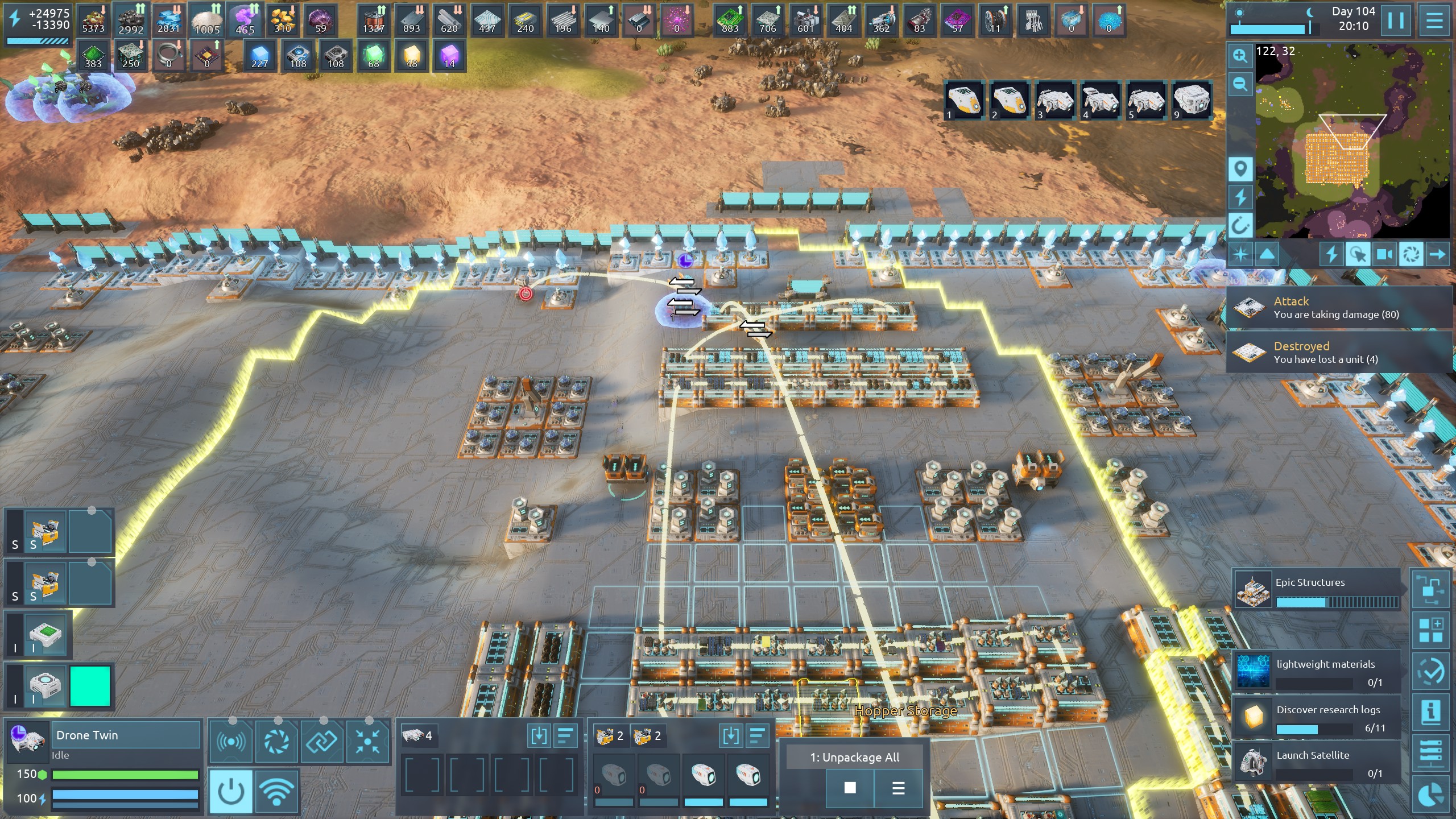Zoom in the minimap
1456x819 pixels.
pyautogui.click(x=1240, y=56)
